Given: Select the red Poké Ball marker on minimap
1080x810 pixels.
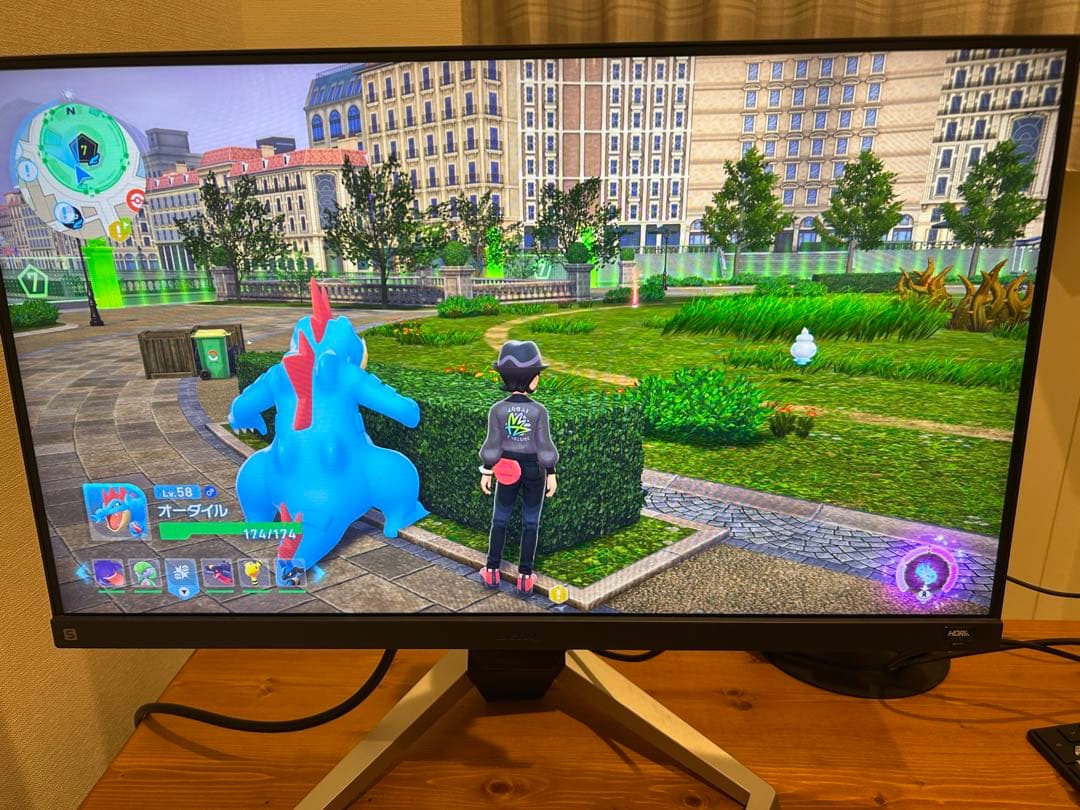Looking at the screenshot, I should coord(136,199).
